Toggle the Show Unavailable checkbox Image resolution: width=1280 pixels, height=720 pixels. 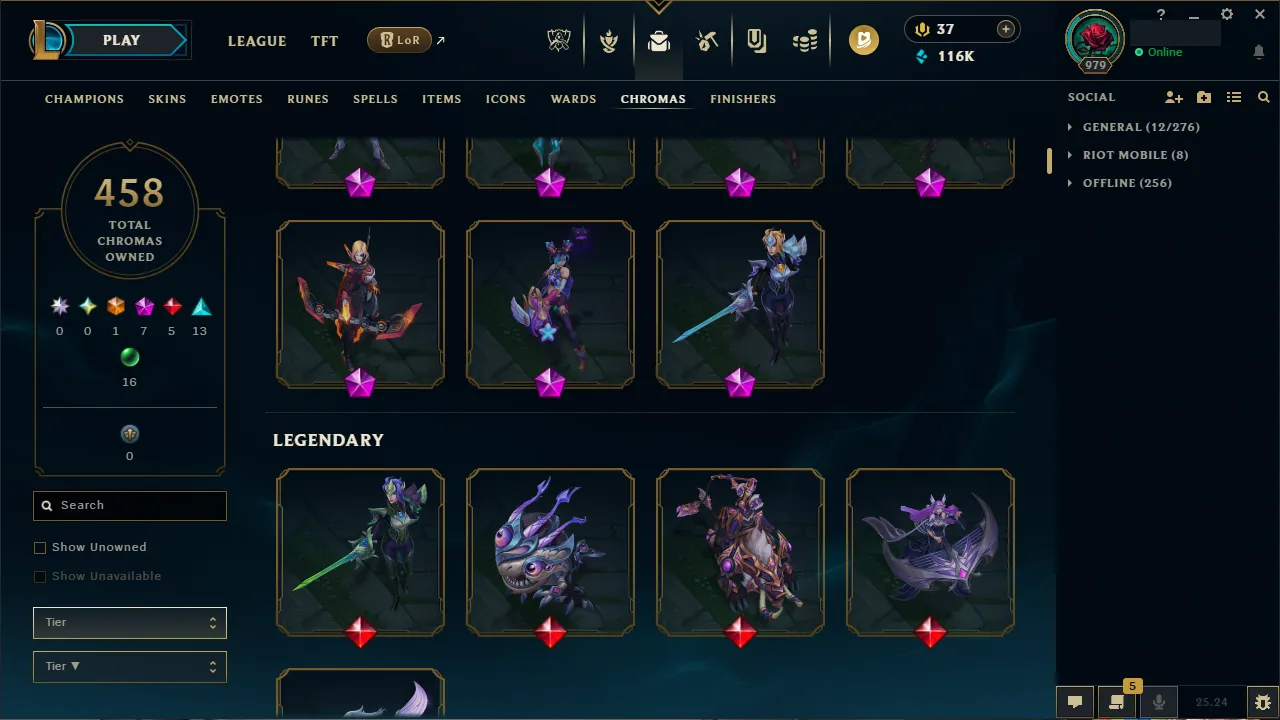point(40,576)
